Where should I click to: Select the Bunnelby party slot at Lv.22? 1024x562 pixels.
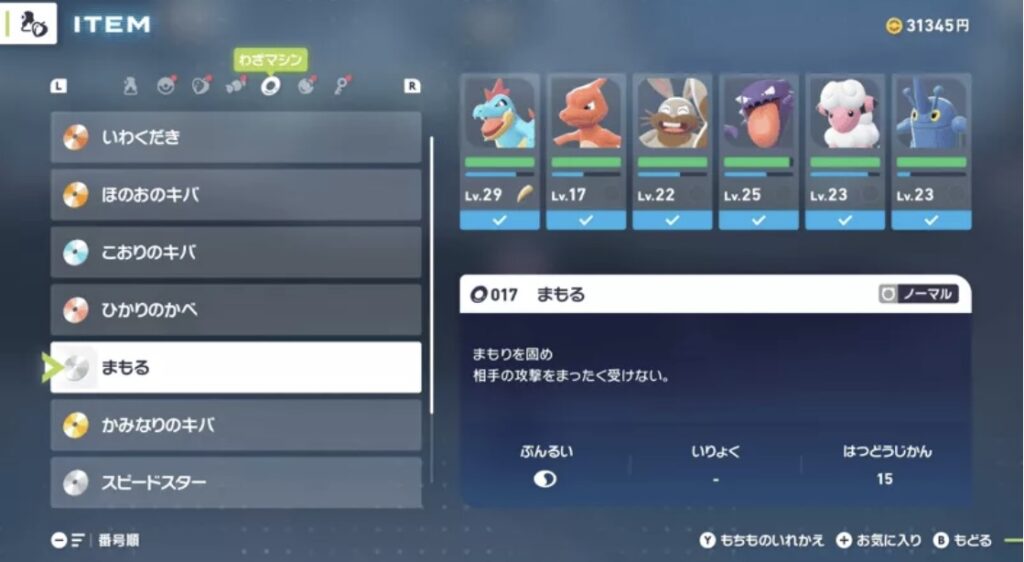672,151
